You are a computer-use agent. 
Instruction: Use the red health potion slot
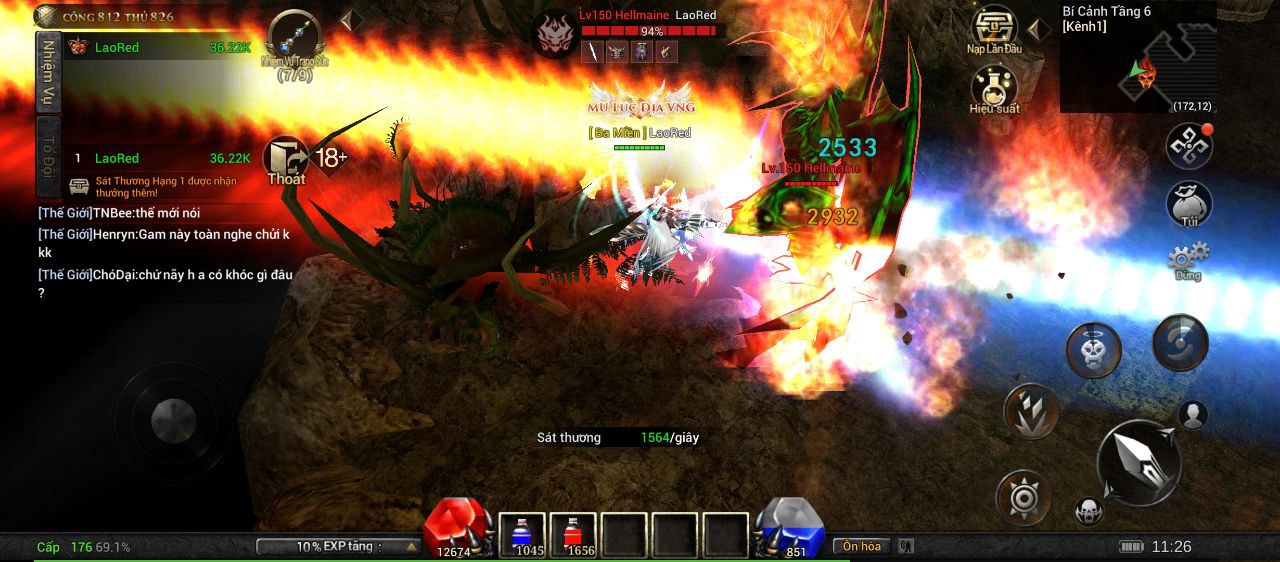coord(573,535)
